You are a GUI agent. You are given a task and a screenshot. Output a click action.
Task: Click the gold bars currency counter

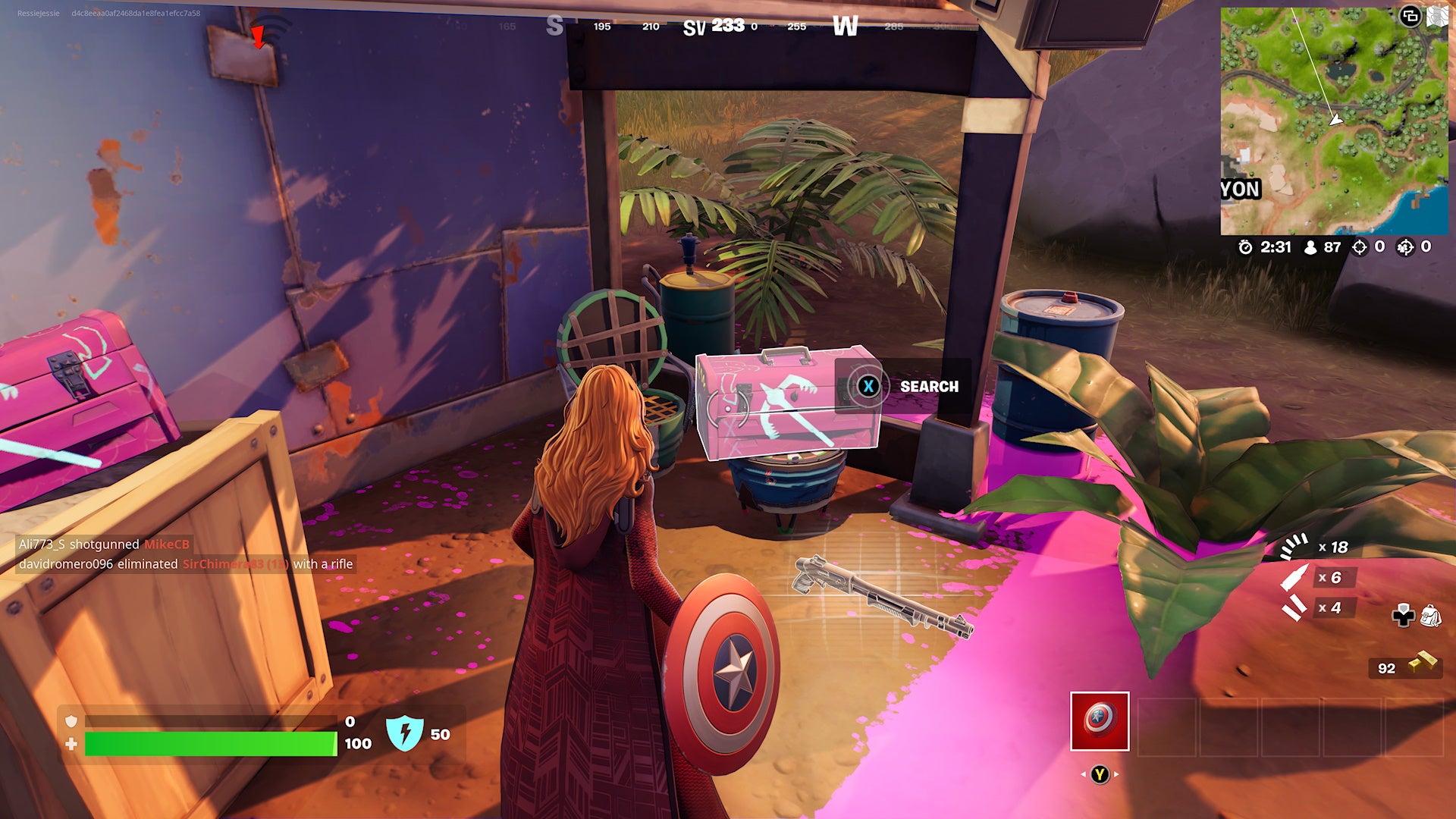pyautogui.click(x=1407, y=667)
